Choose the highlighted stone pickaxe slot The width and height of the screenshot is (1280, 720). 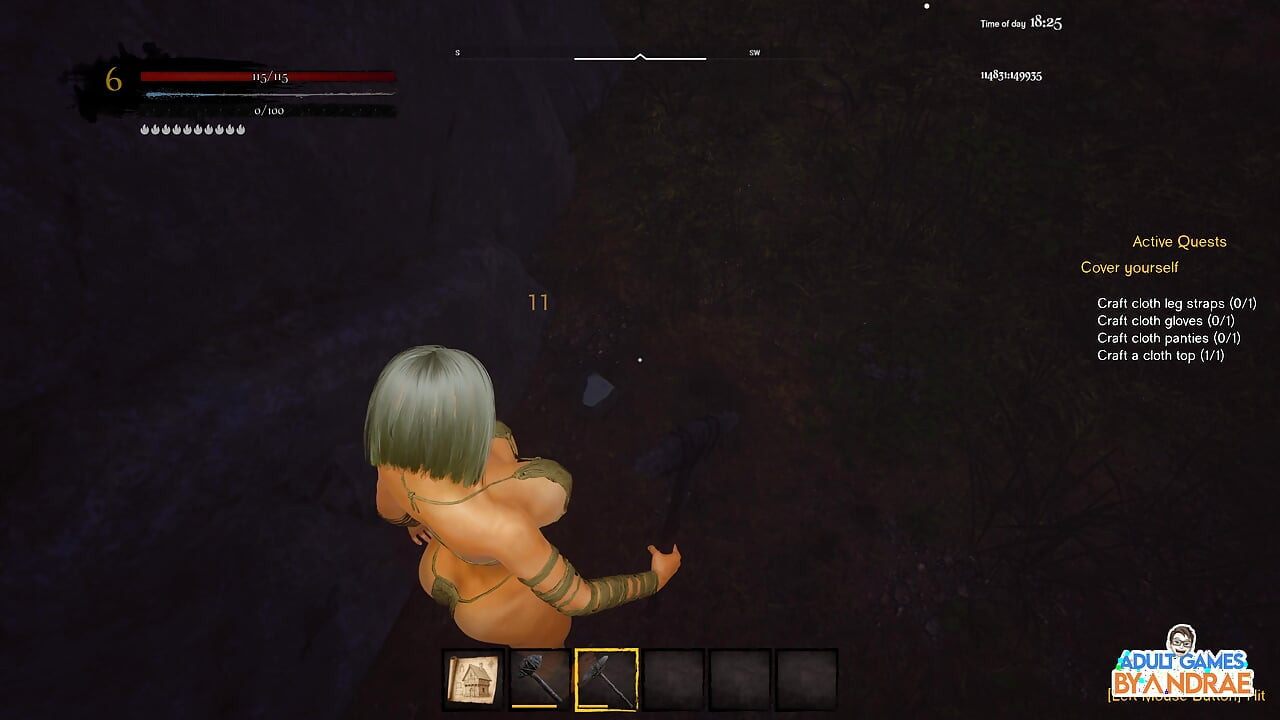tap(606, 680)
